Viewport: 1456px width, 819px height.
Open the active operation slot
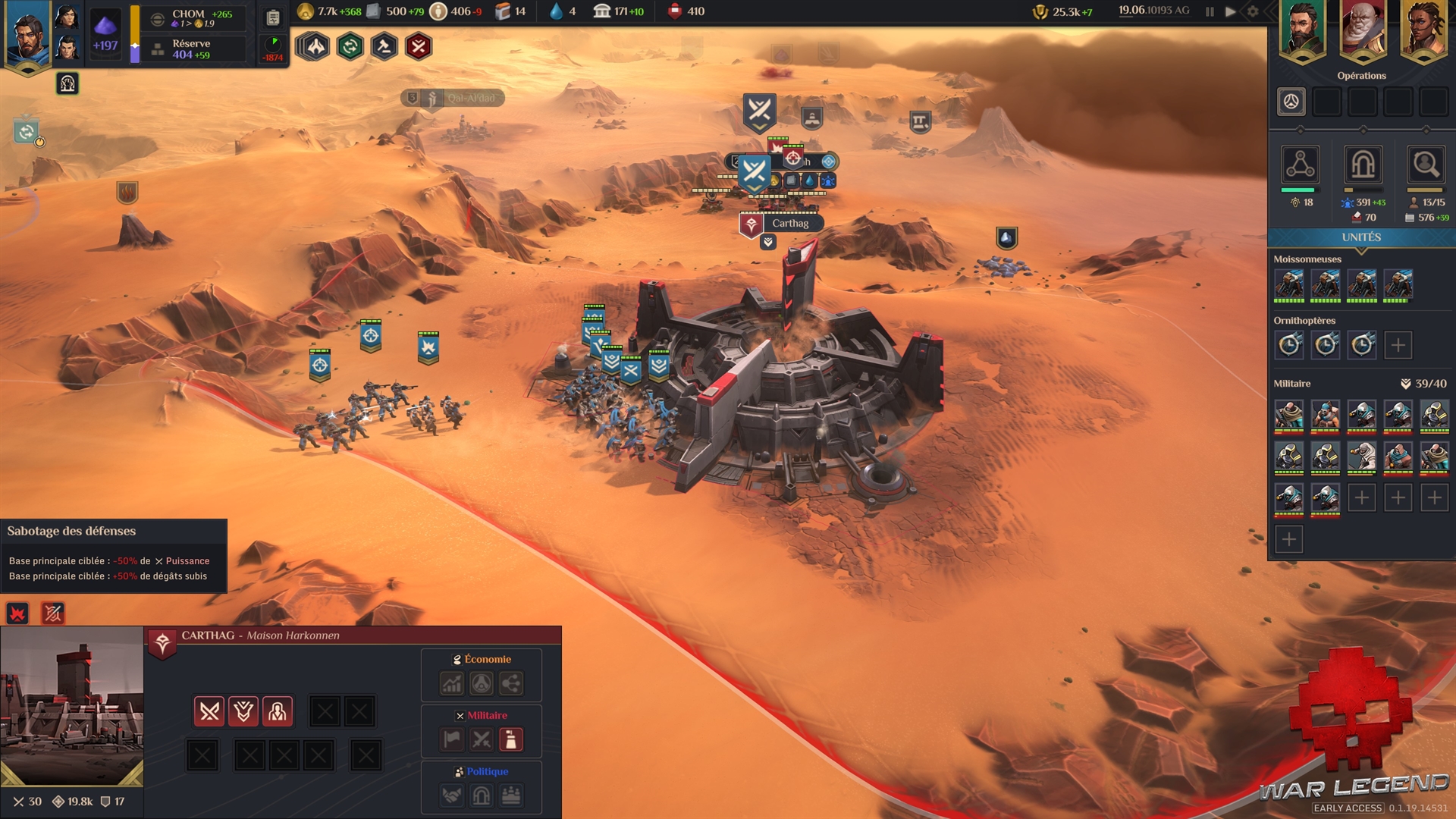click(x=1291, y=101)
